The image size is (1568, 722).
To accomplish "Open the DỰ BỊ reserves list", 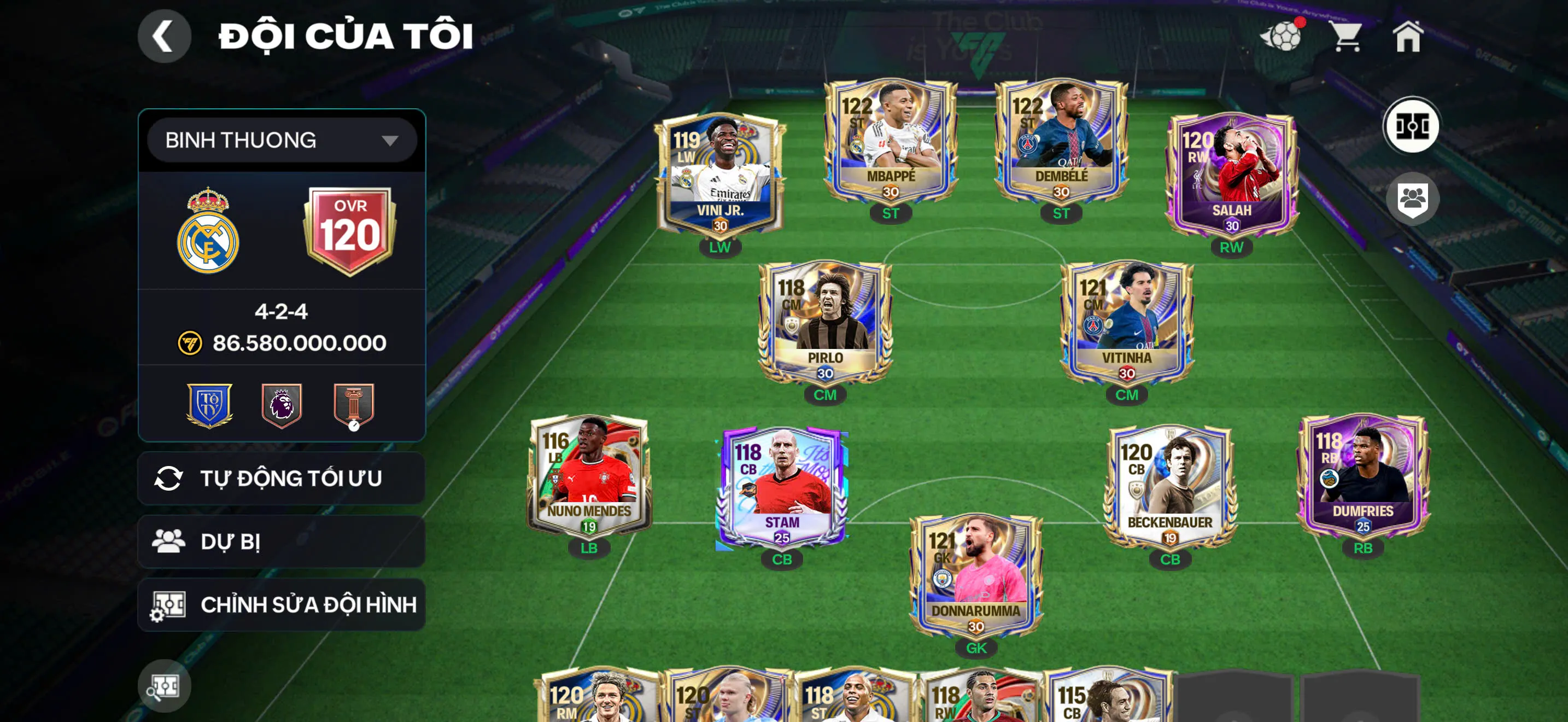I will (281, 542).
